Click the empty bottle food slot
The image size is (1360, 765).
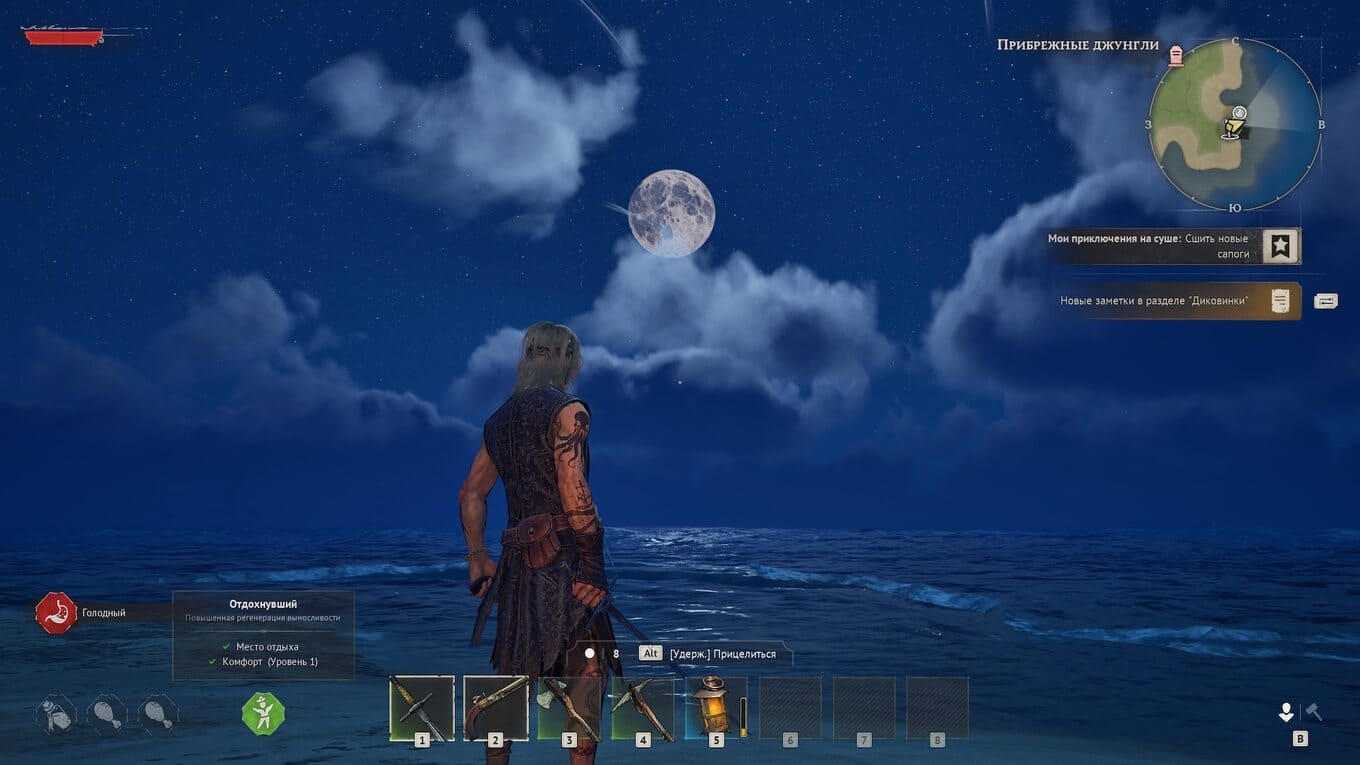click(56, 714)
